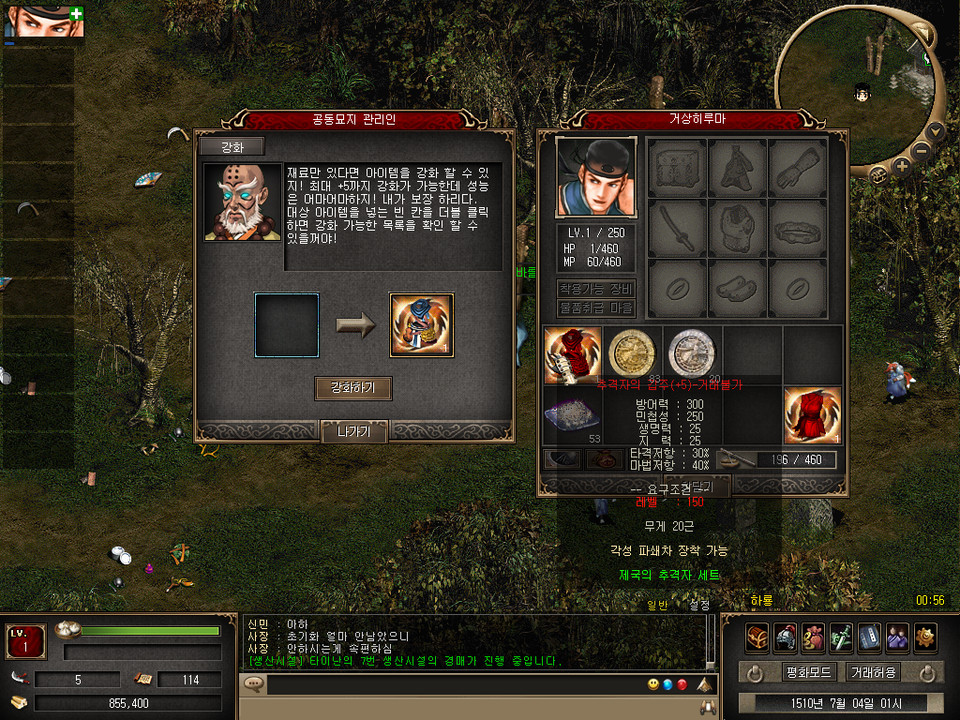Open the blue book menu icon
The width and height of the screenshot is (960, 720).
[869, 636]
